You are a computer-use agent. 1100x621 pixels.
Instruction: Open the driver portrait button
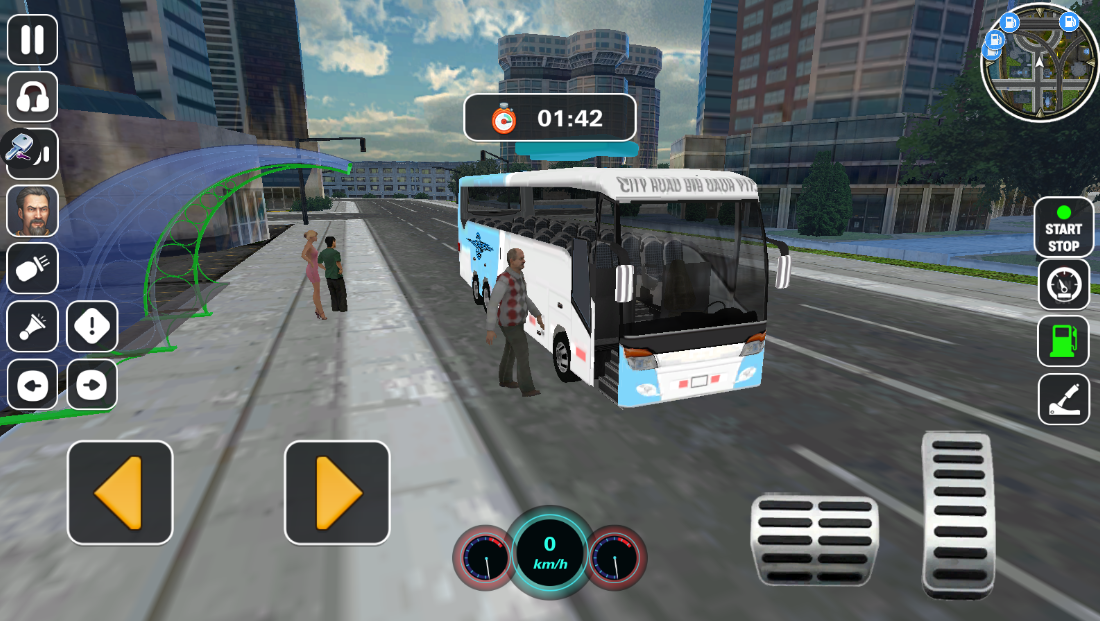pos(32,211)
